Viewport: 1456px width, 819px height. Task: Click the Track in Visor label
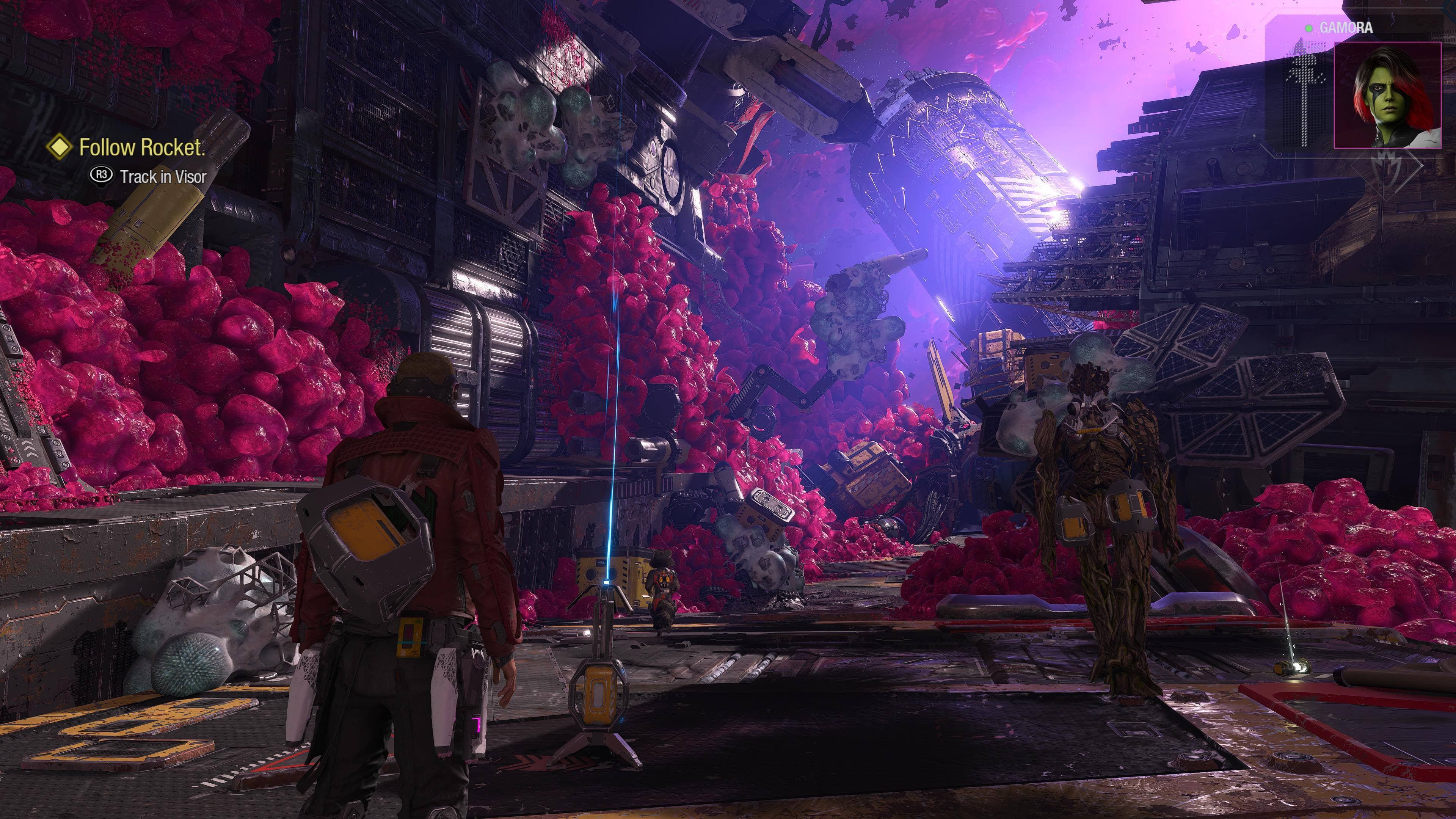point(163,176)
